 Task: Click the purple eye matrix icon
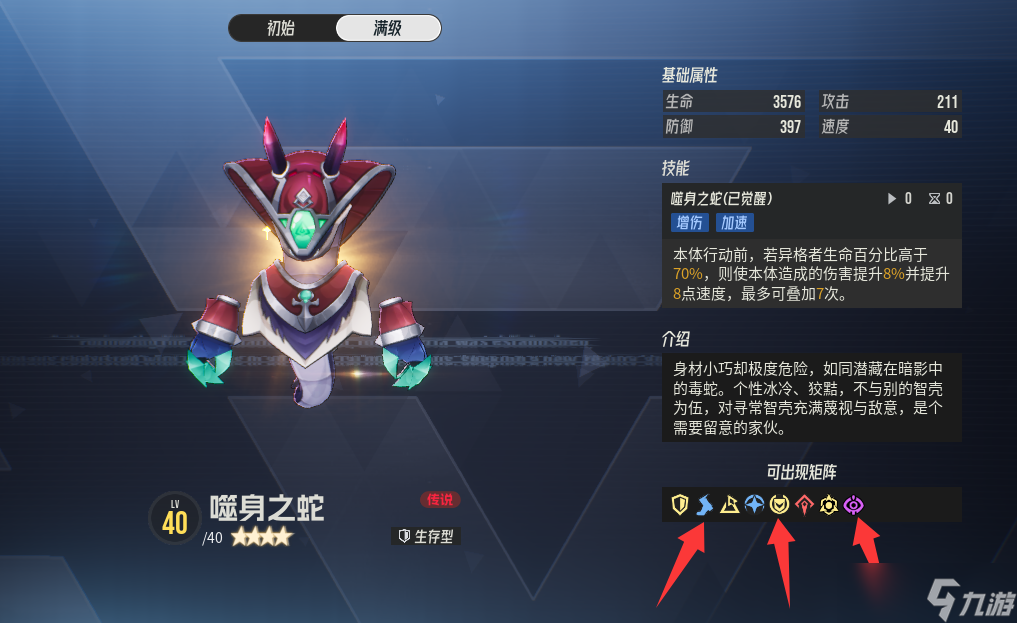[x=853, y=506]
